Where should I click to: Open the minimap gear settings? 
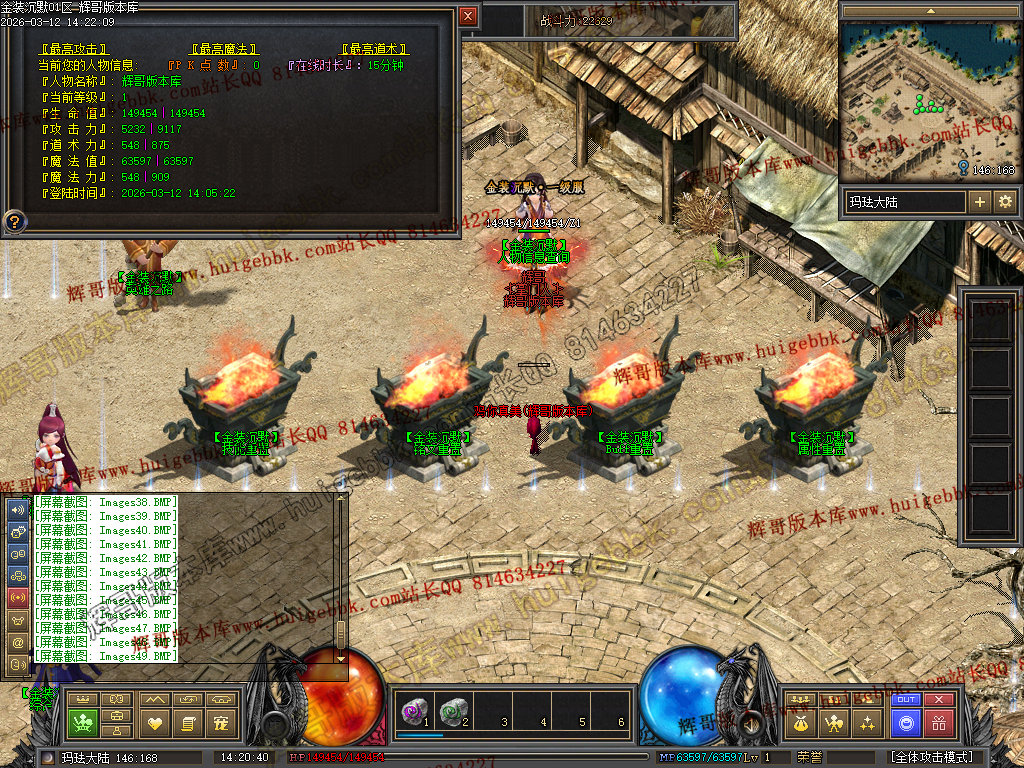click(x=1005, y=202)
